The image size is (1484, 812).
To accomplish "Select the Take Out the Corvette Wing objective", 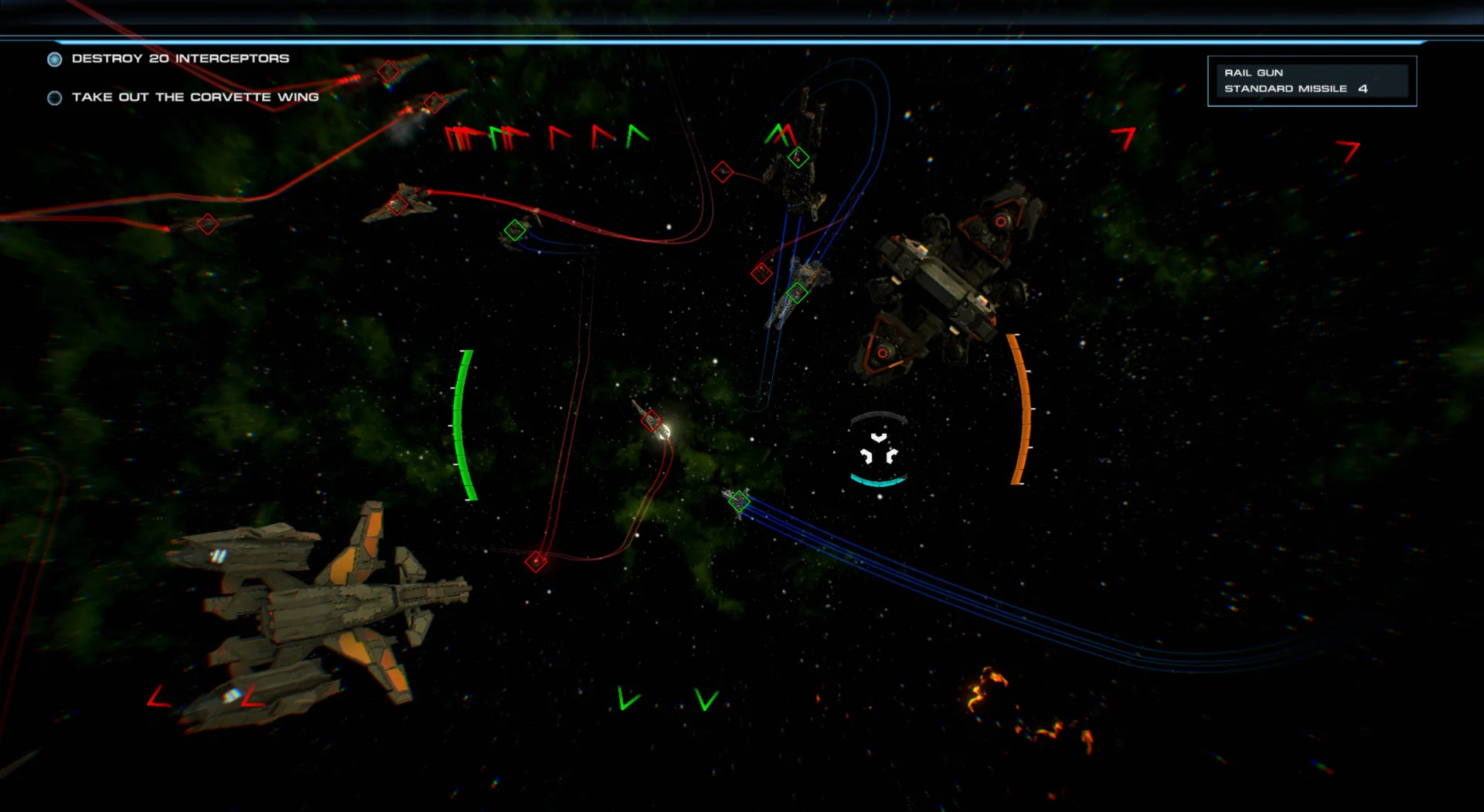I will tap(194, 97).
